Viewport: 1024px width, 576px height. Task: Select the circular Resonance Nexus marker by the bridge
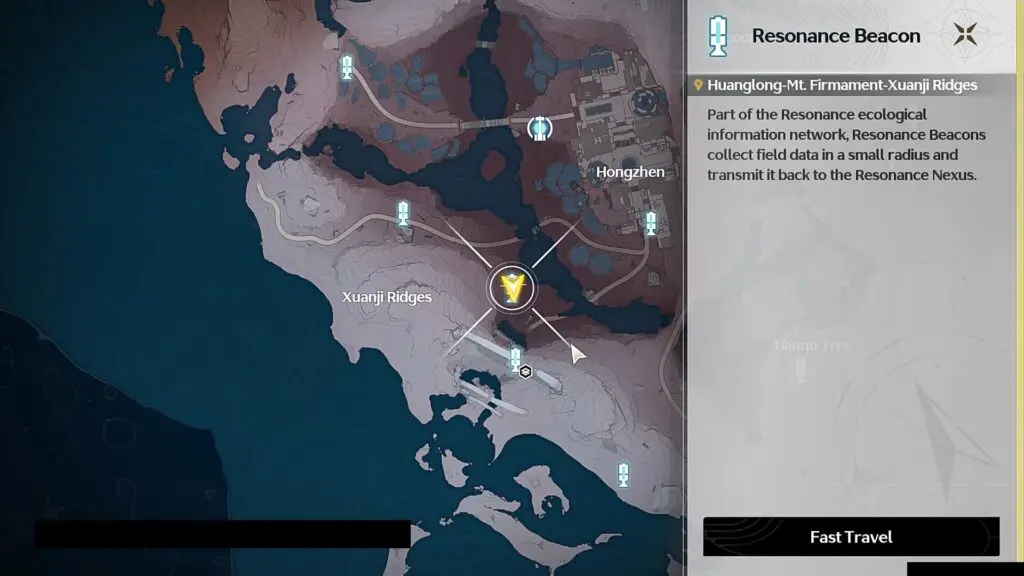[539, 128]
